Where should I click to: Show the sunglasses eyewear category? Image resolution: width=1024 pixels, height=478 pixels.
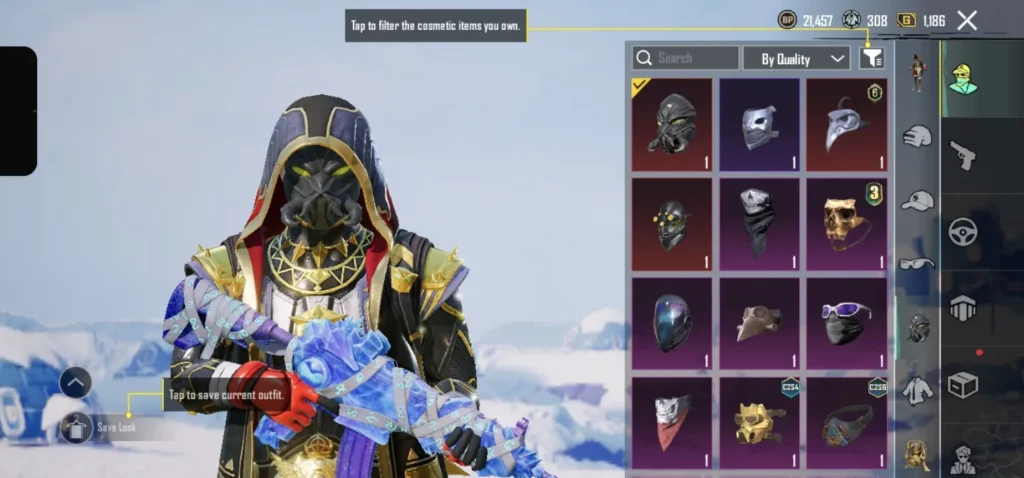(x=917, y=264)
